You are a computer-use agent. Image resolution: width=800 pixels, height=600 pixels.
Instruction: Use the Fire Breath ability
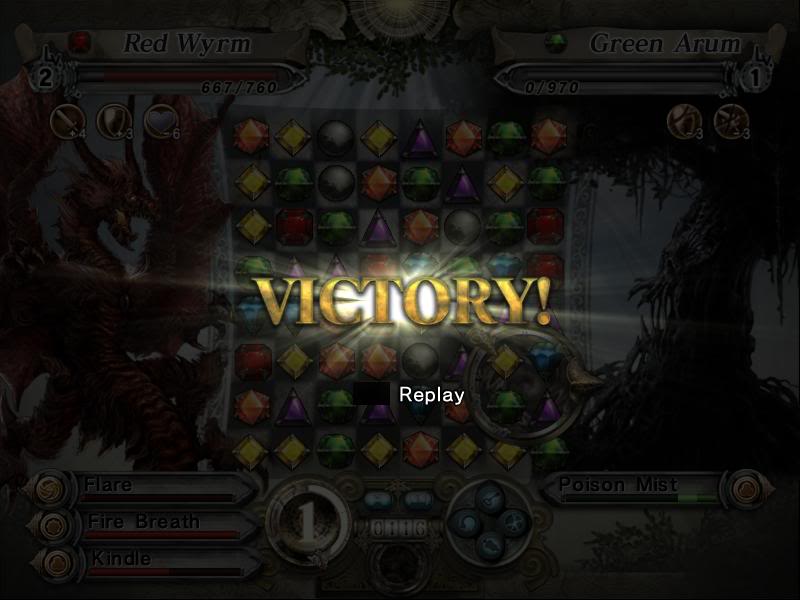point(150,523)
